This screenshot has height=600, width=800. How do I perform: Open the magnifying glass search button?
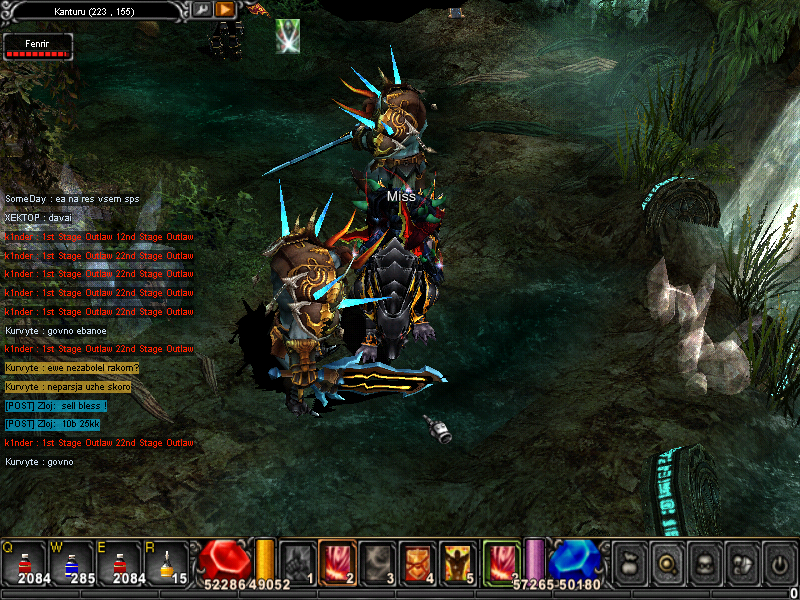pyautogui.click(x=667, y=562)
